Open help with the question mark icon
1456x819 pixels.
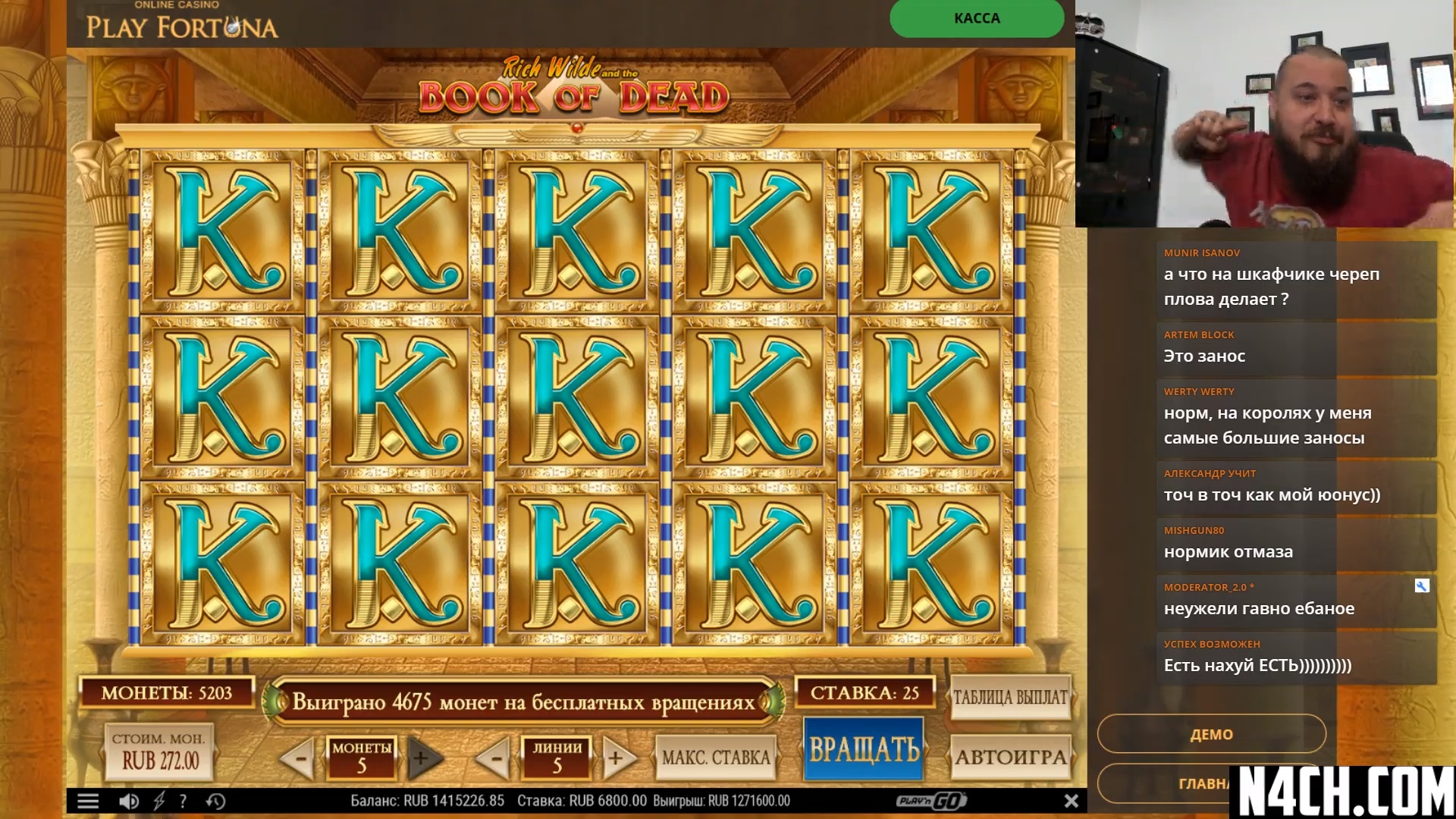tap(183, 801)
